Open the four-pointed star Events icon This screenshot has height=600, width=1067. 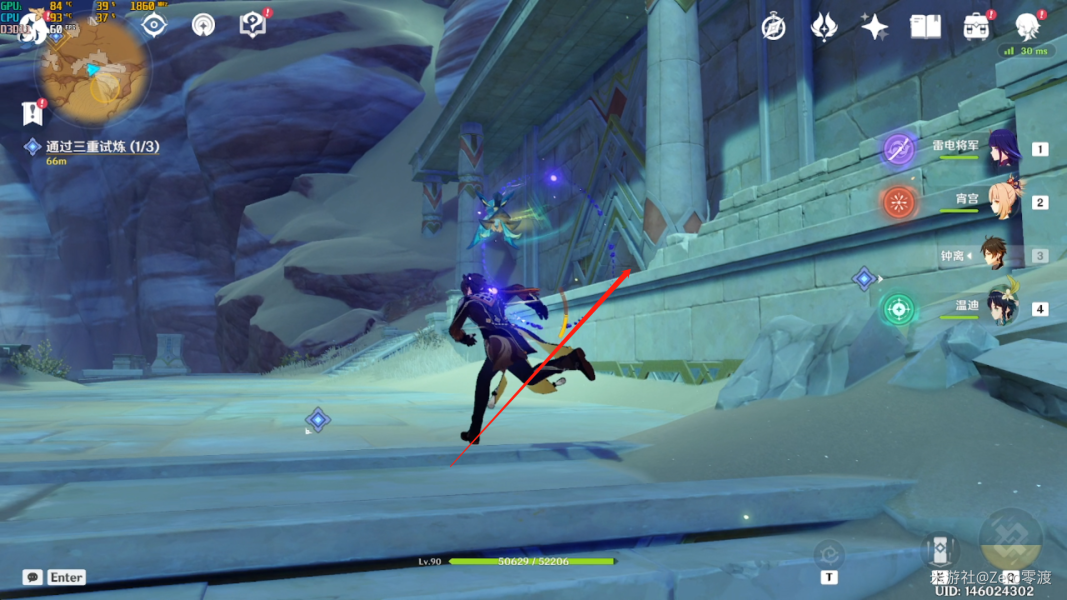874,27
